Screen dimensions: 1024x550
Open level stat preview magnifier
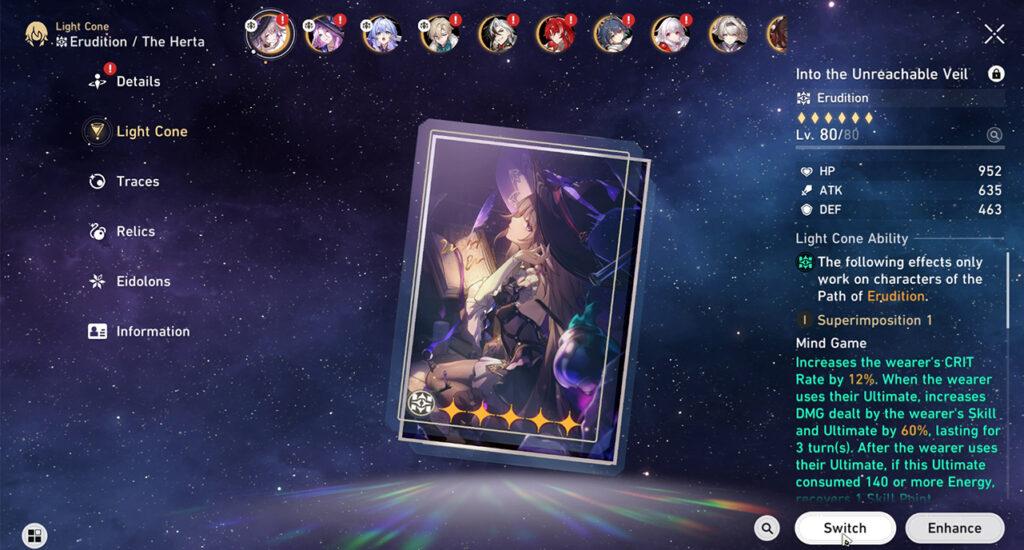click(x=994, y=135)
